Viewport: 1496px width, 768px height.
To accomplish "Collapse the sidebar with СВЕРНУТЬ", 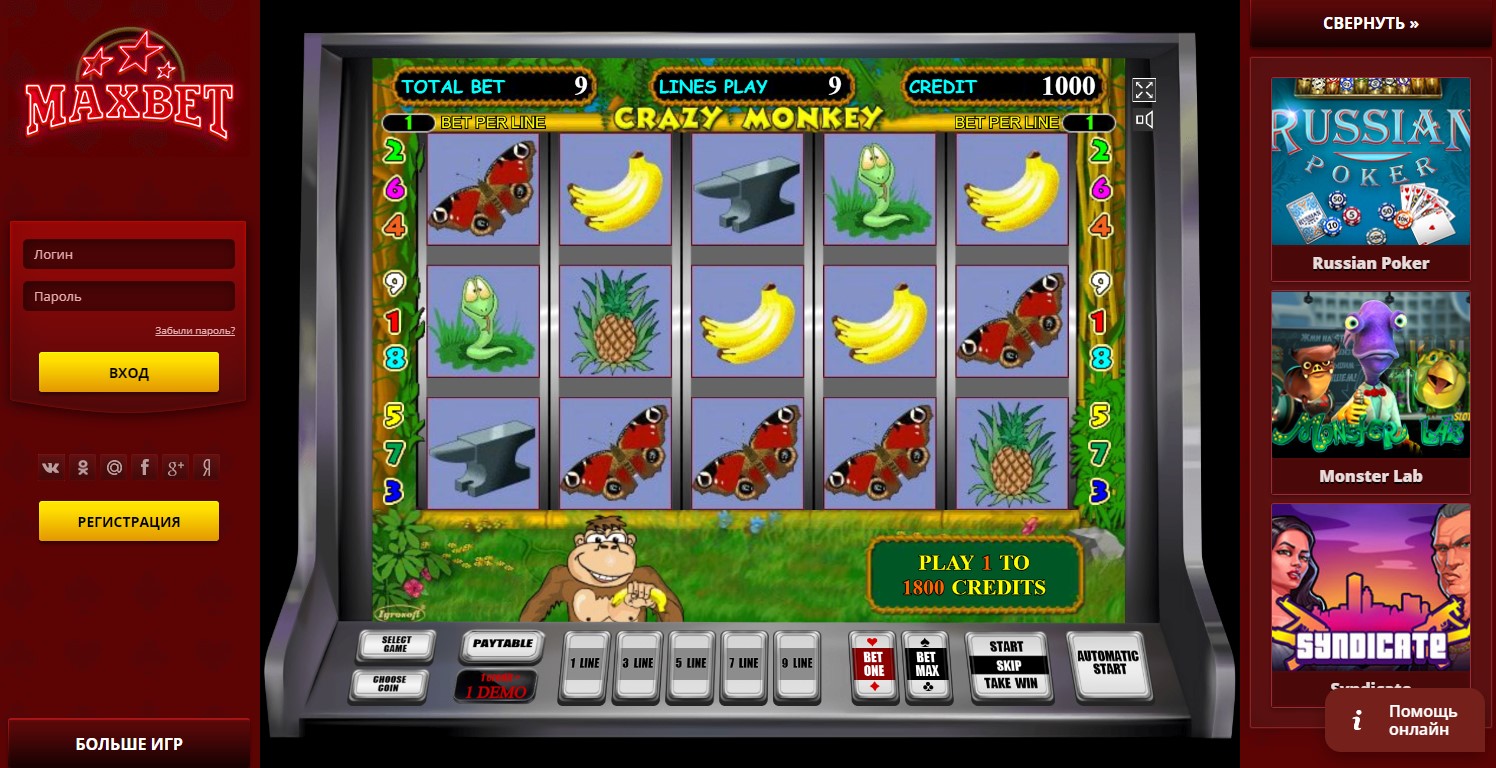I will [1370, 23].
